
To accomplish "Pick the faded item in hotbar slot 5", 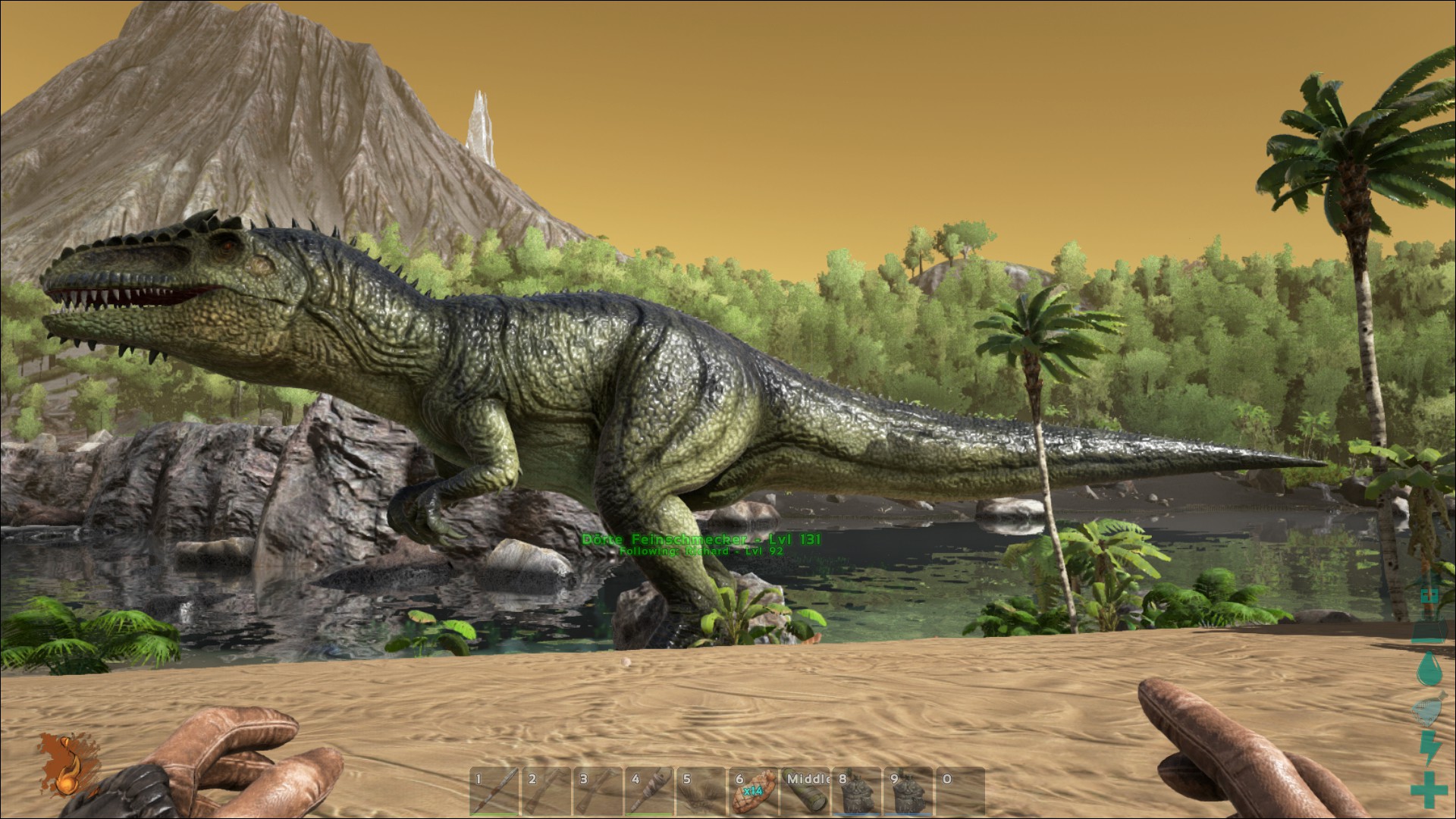I will pyautogui.click(x=701, y=792).
